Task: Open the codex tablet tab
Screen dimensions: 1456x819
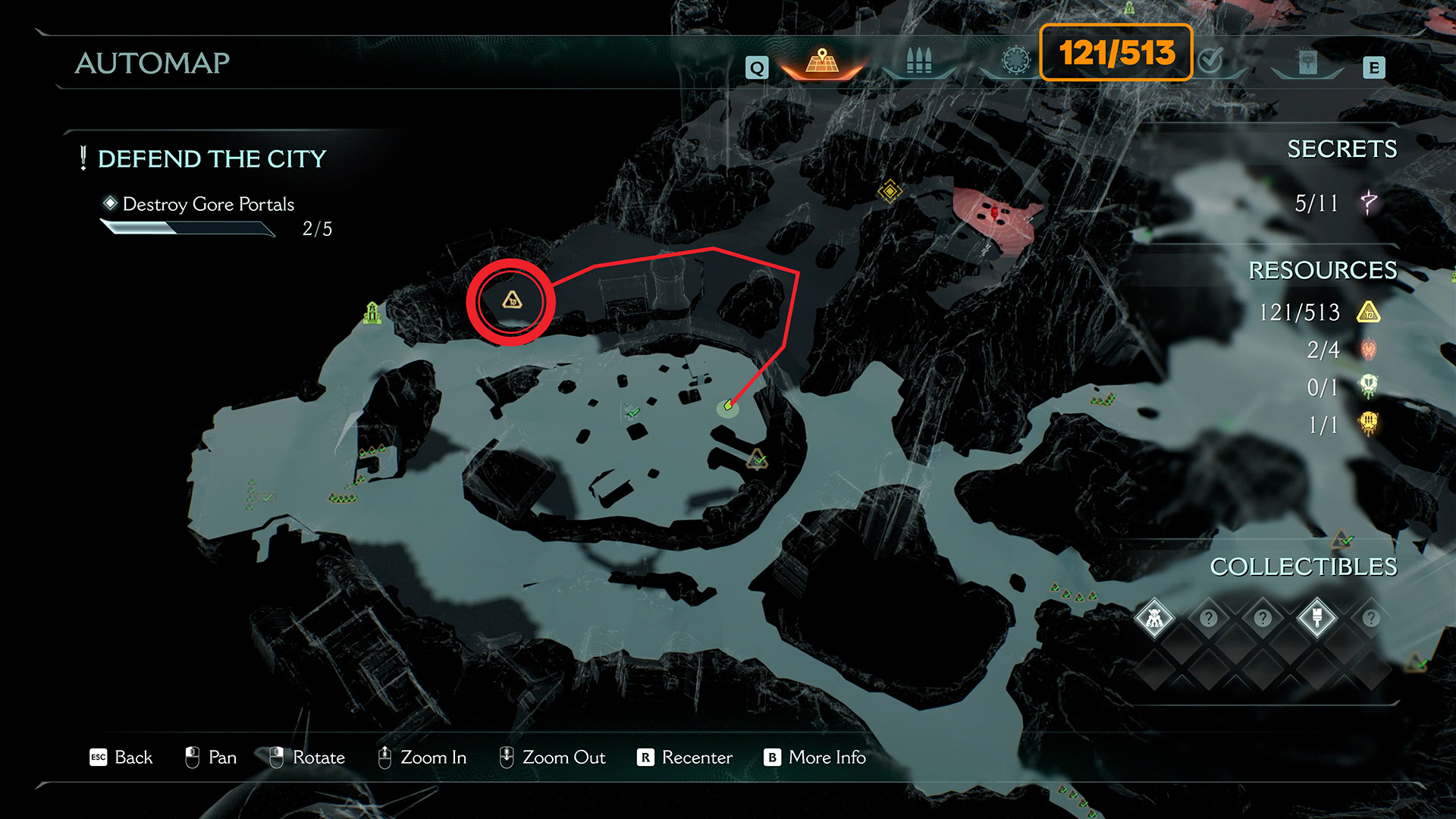Action: (x=1307, y=62)
